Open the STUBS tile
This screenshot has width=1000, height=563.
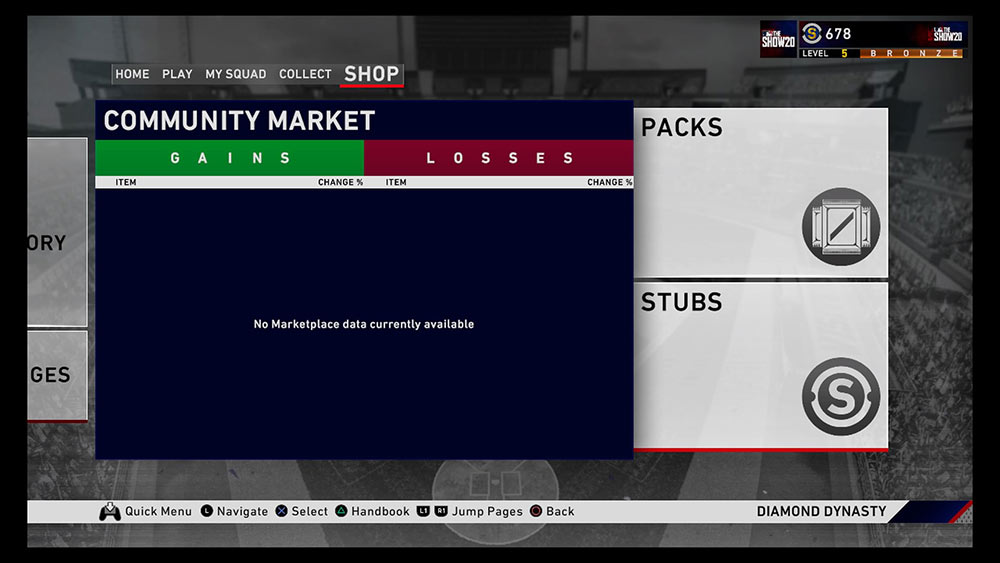(x=761, y=366)
